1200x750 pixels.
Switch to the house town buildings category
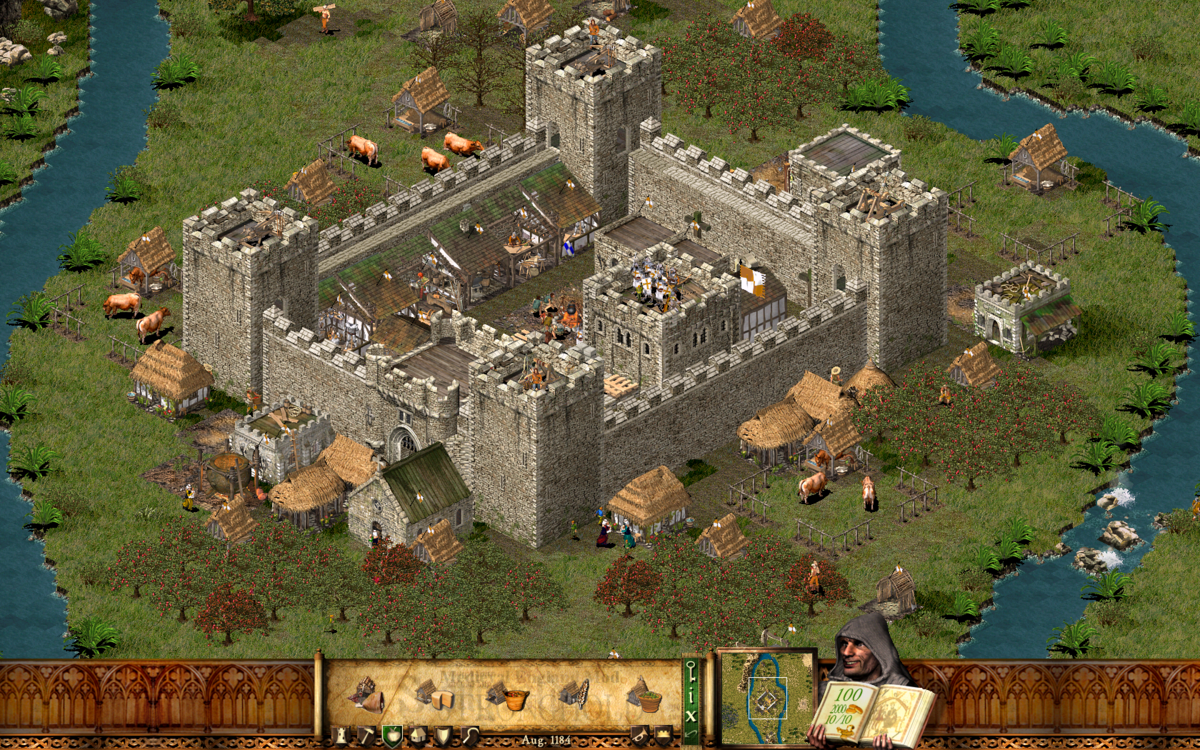click(418, 736)
